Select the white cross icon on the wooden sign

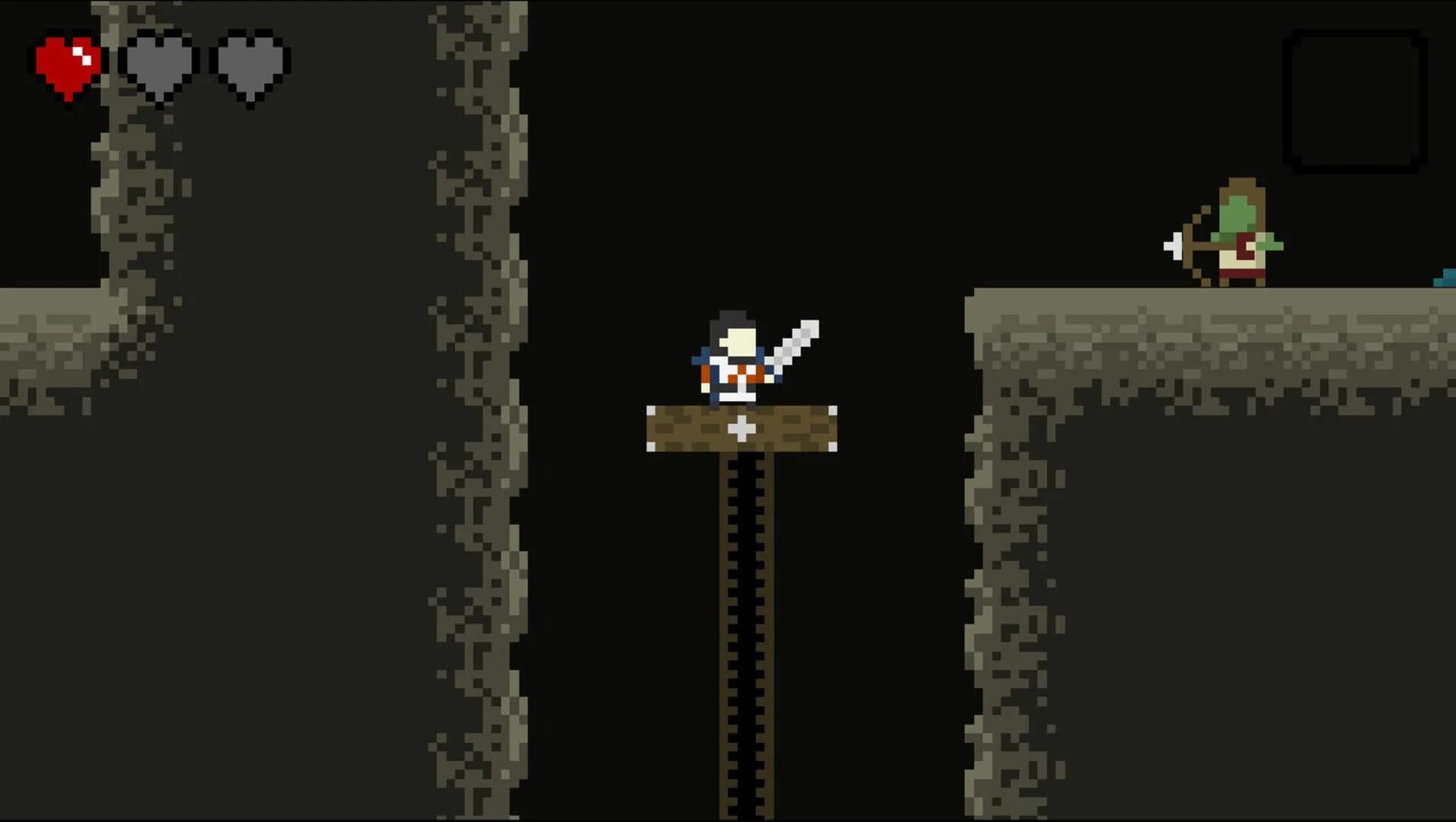tap(742, 430)
